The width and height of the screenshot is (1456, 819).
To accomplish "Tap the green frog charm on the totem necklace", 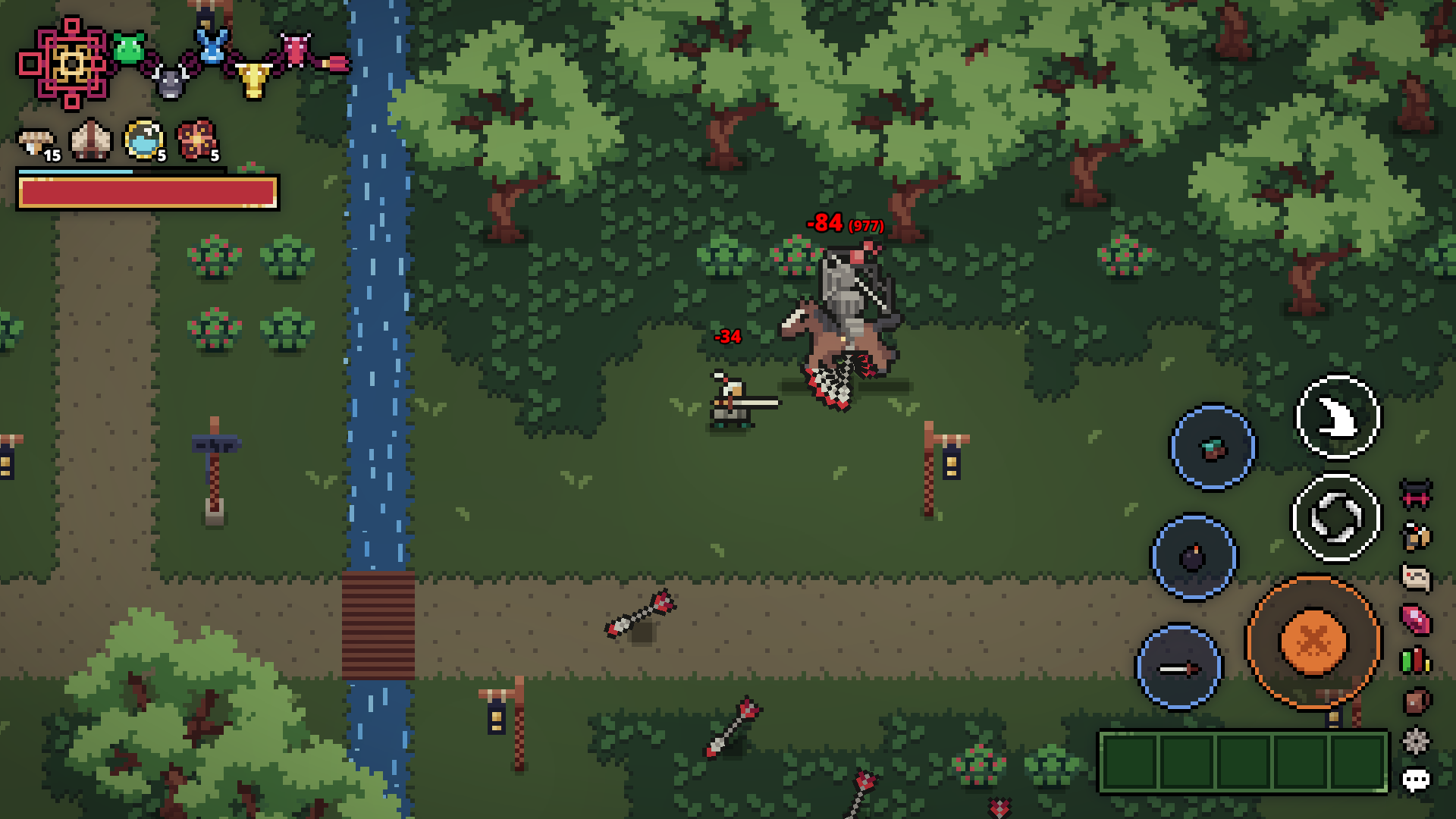I will click(129, 49).
